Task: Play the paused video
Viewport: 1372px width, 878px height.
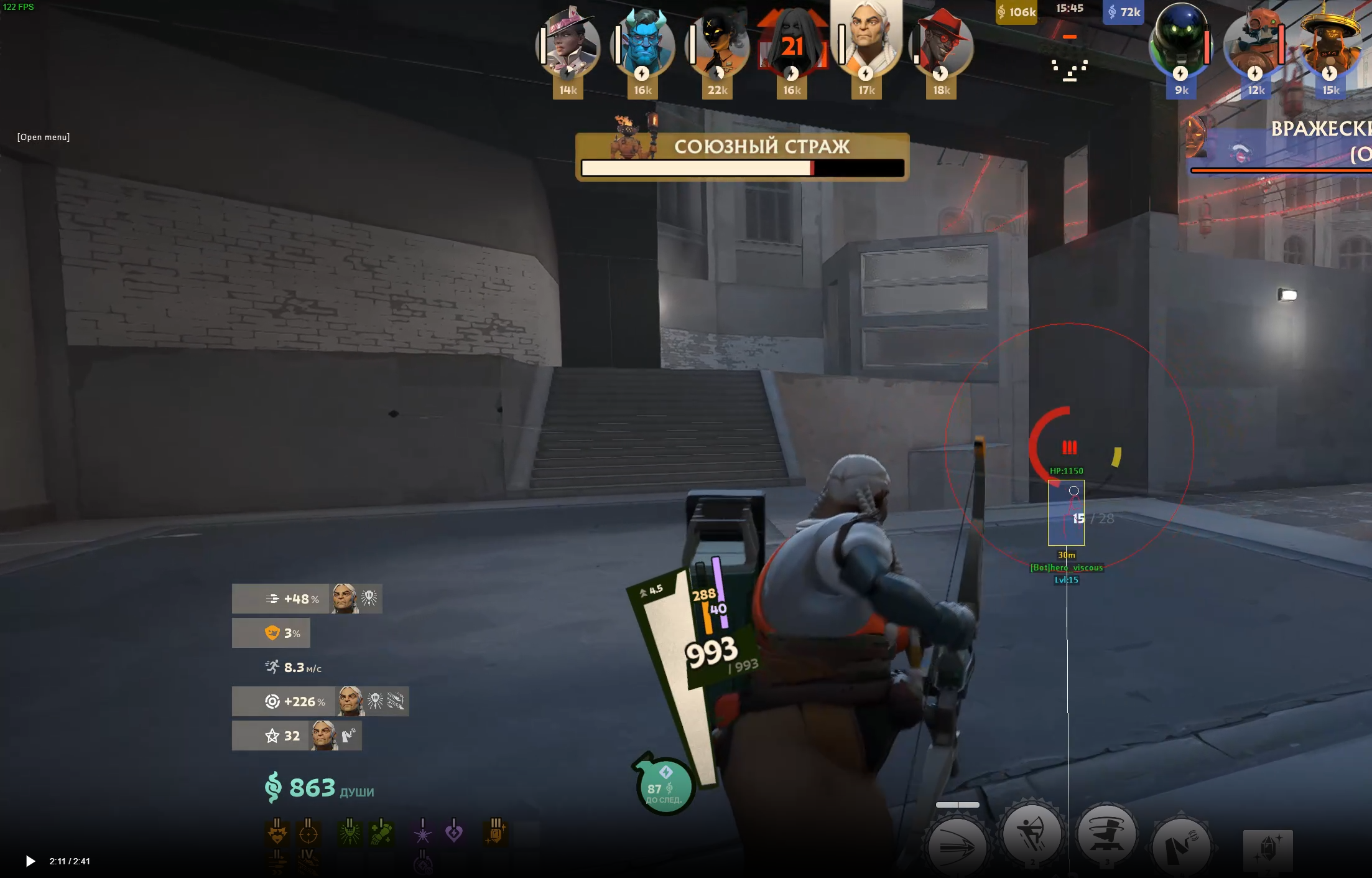Action: [x=30, y=861]
